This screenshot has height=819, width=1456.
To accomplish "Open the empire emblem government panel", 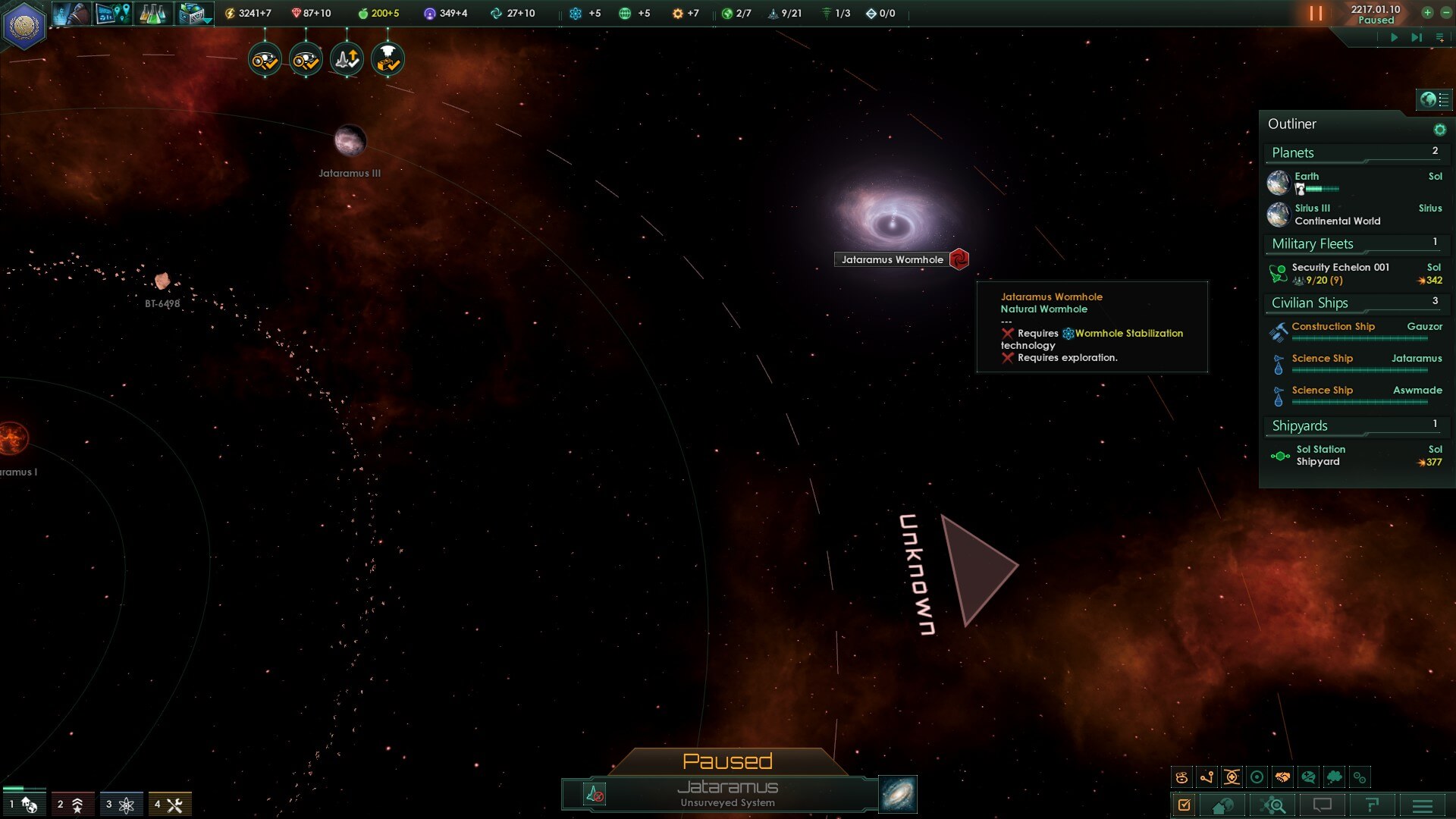I will click(x=24, y=26).
